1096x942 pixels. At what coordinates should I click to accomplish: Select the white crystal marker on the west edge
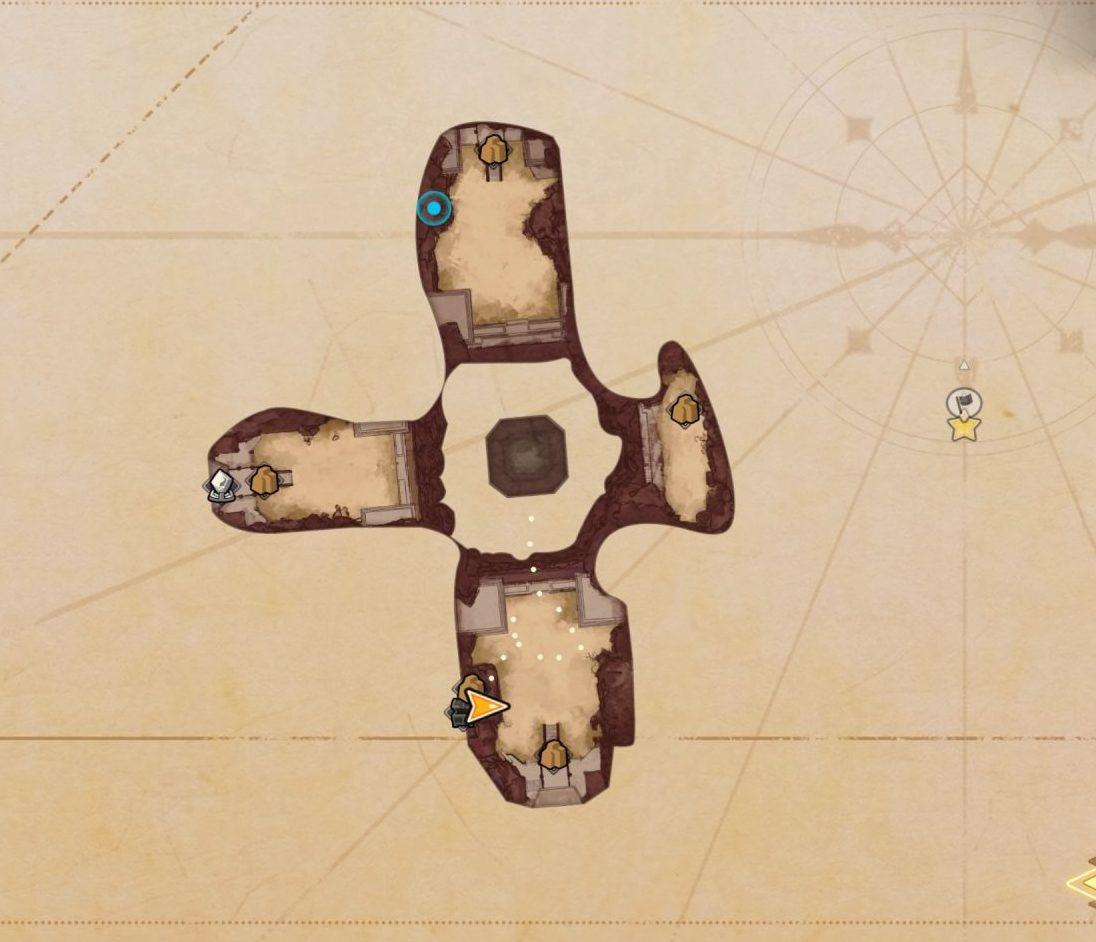click(x=220, y=485)
